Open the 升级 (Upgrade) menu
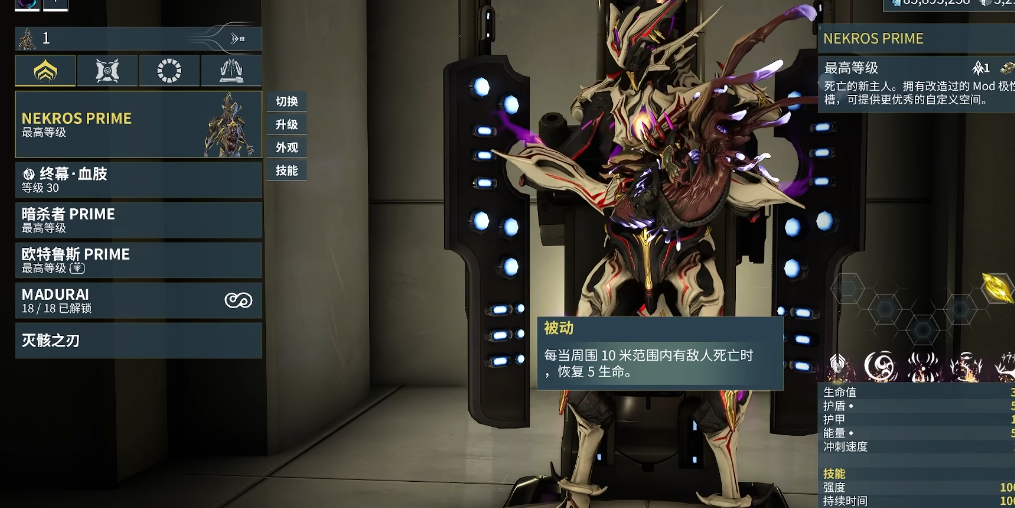Viewport: 1015px width, 508px height. pyautogui.click(x=287, y=124)
